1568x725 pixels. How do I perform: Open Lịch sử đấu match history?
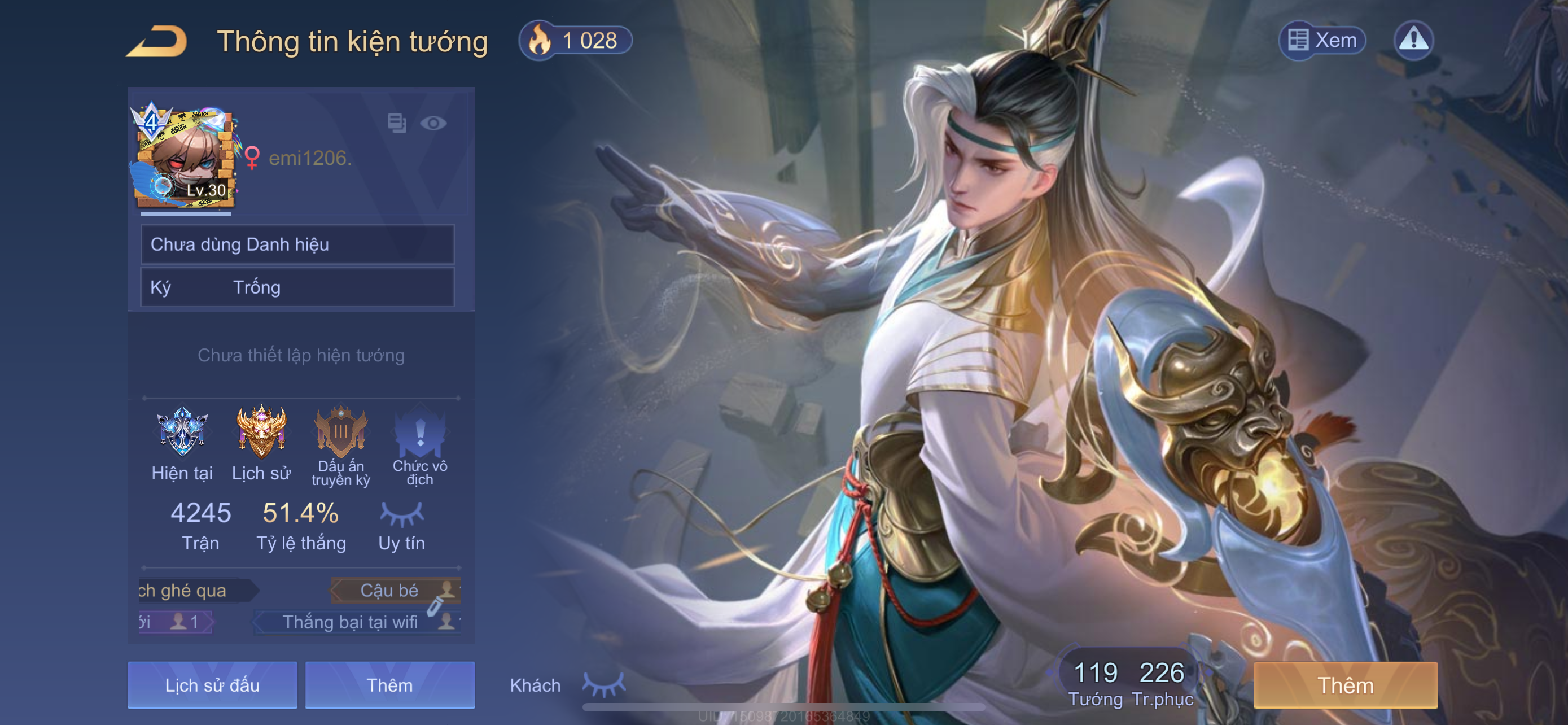click(212, 685)
